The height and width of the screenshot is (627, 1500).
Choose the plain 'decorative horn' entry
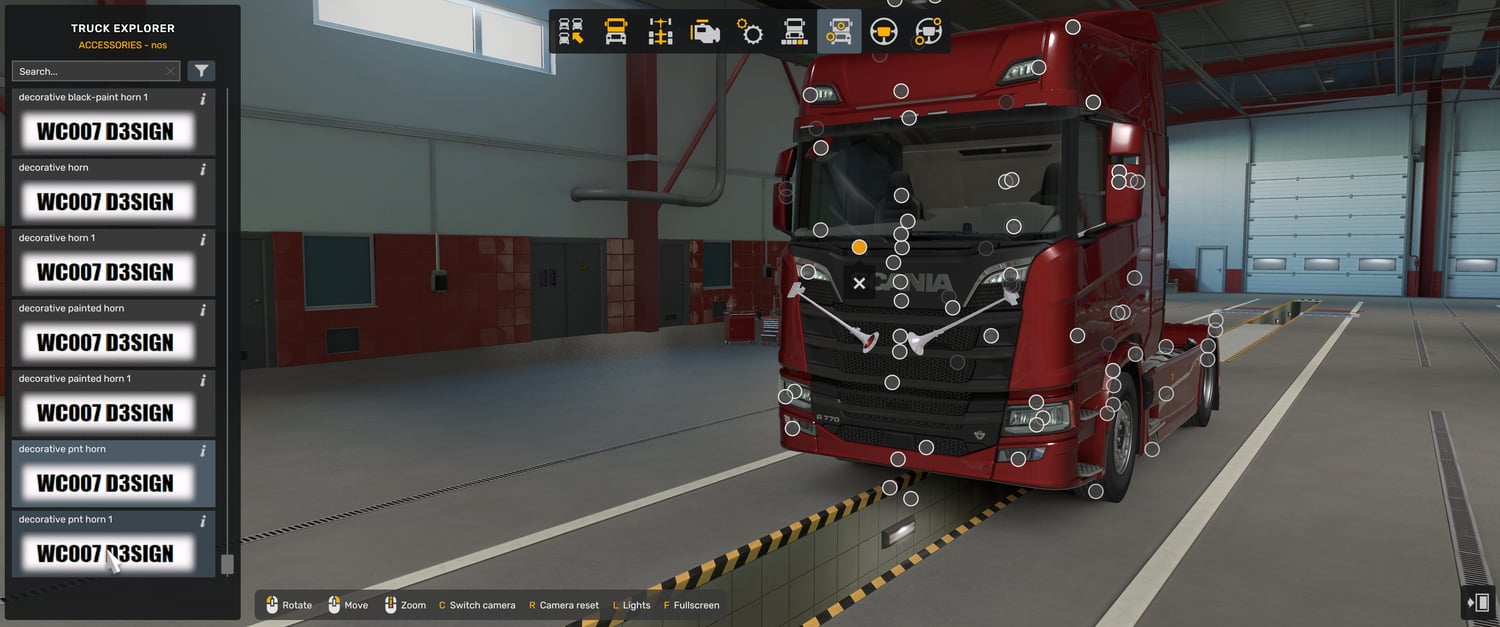[x=105, y=201]
